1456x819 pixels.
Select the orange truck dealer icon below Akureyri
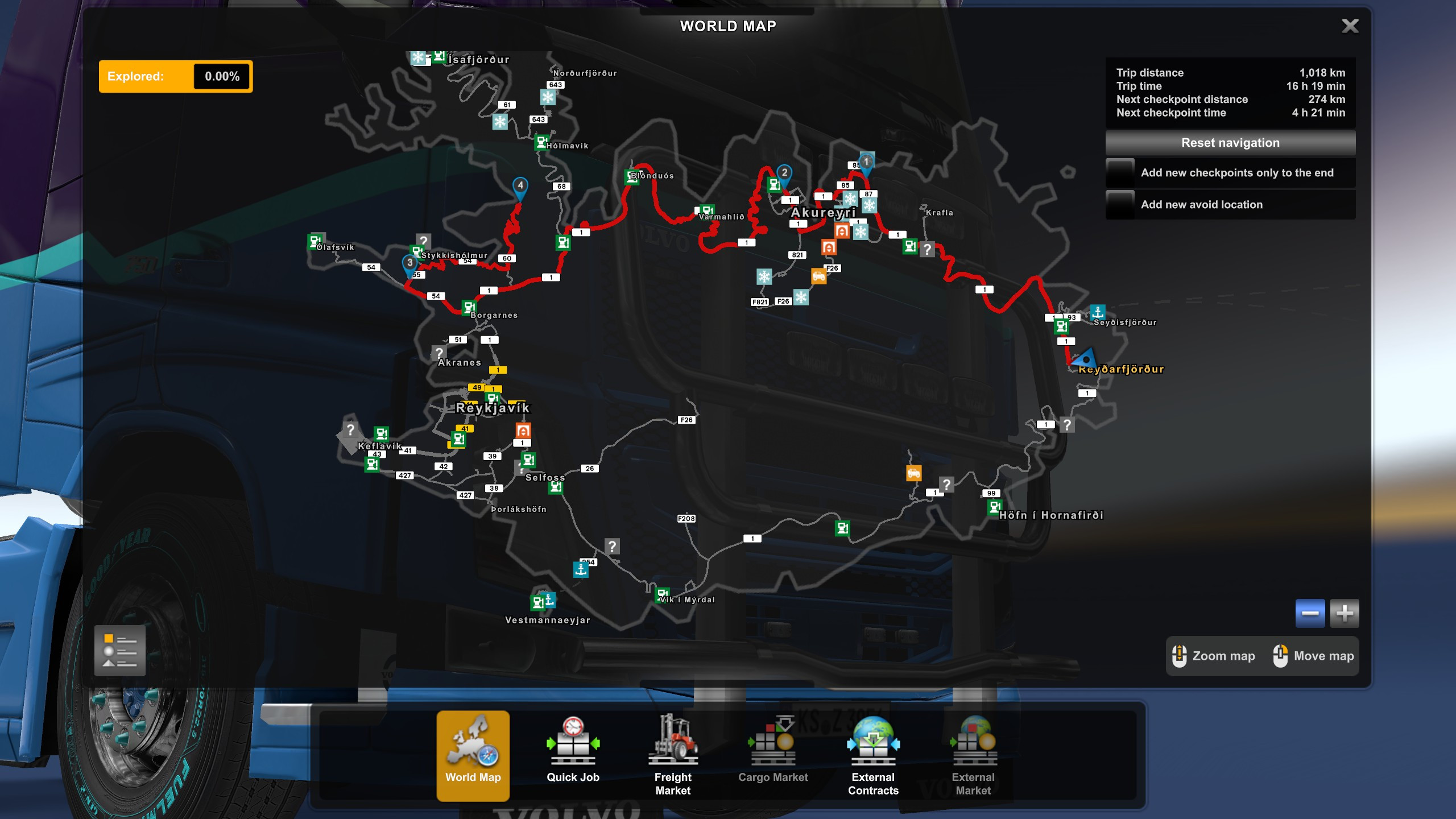pos(819,277)
